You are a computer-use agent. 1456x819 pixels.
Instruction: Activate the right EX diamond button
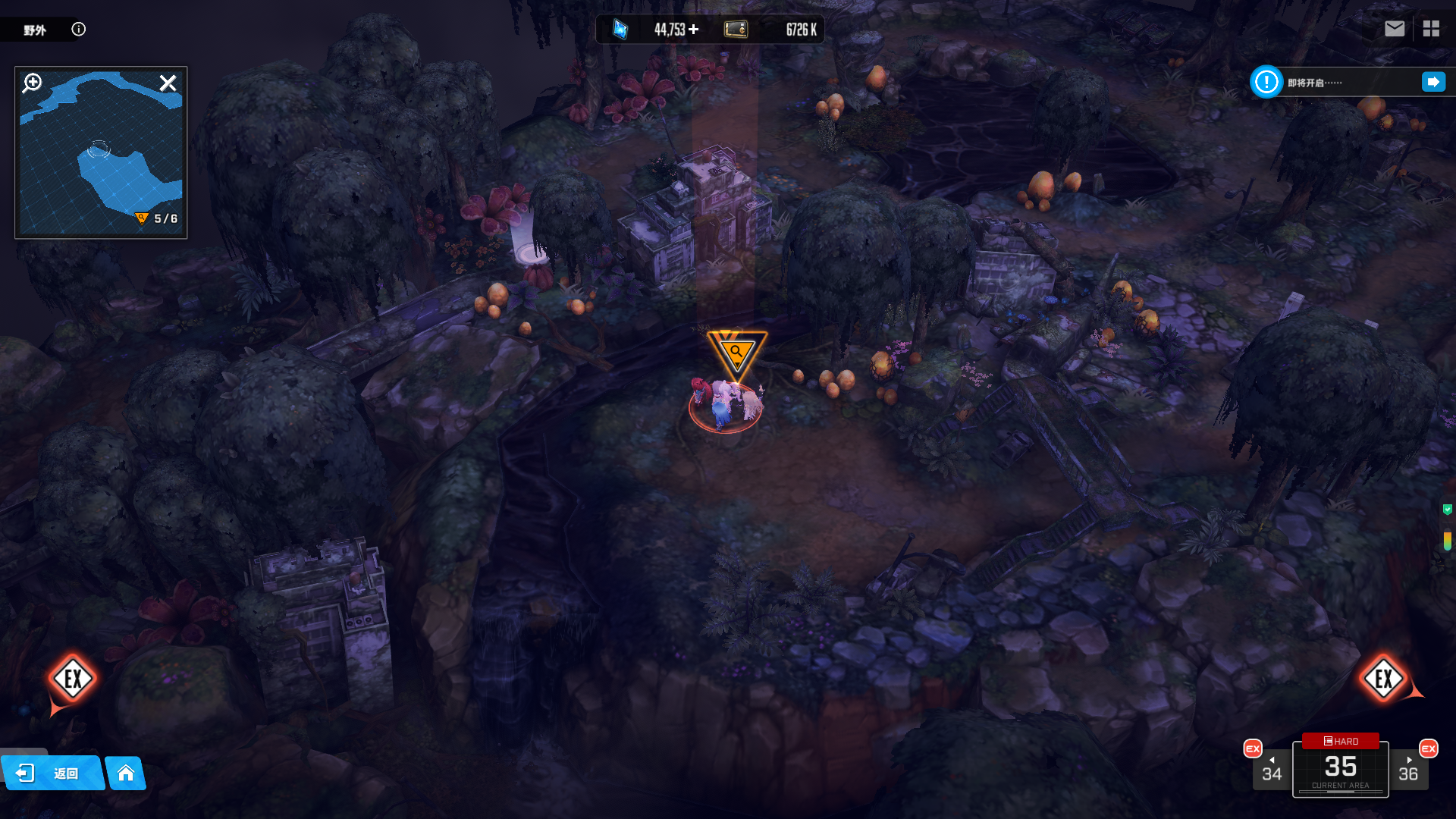coord(1383,679)
